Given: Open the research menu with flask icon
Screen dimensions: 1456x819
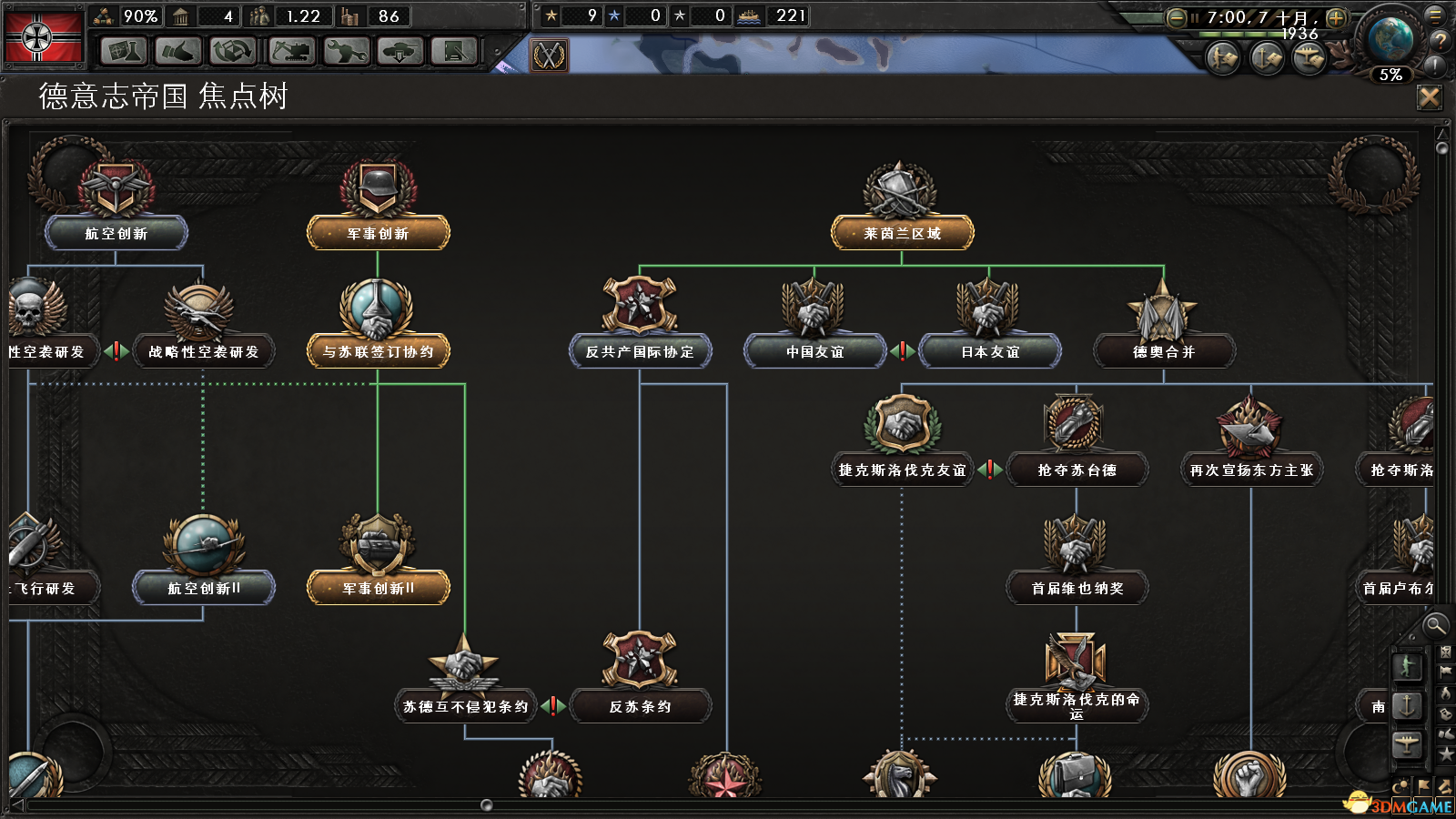Looking at the screenshot, I should 123,52.
